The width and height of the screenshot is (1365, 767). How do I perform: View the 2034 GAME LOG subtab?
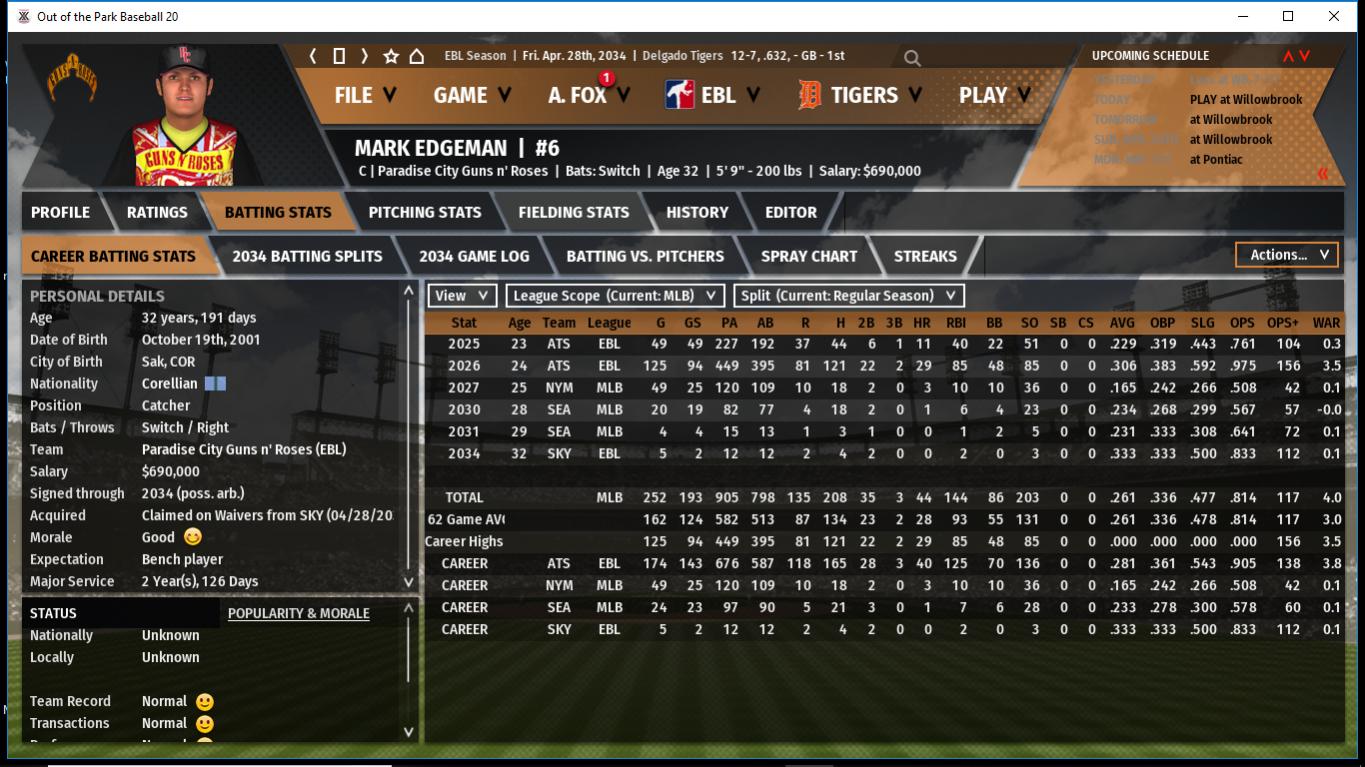click(x=474, y=256)
